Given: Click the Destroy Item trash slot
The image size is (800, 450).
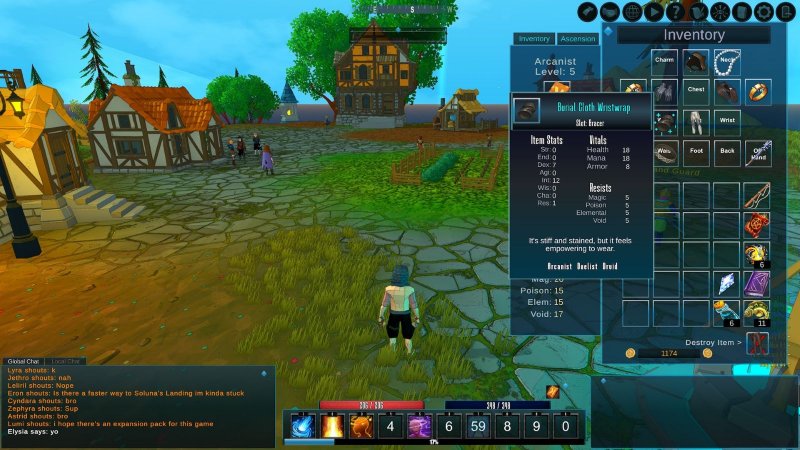Looking at the screenshot, I should pos(758,343).
